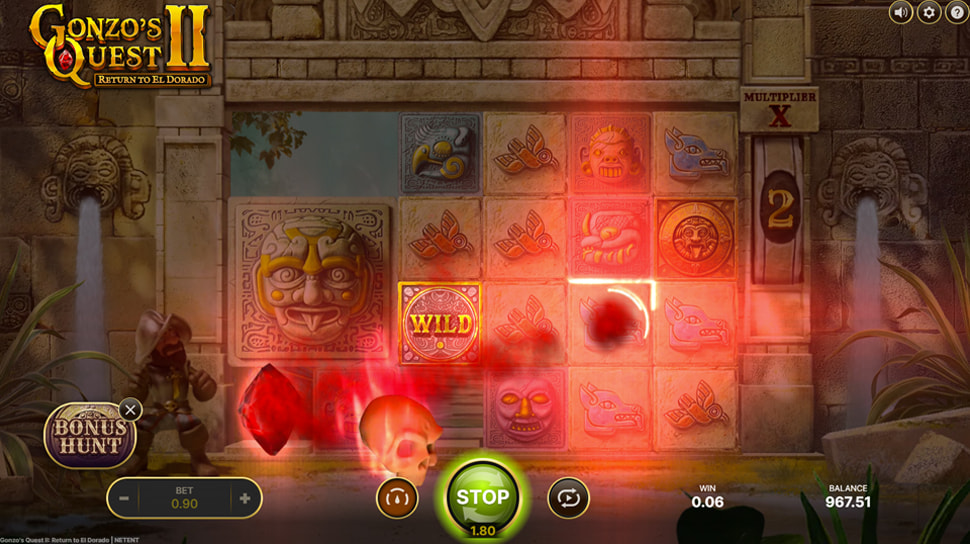Open the settings gear menu
The width and height of the screenshot is (970, 544).
point(929,13)
